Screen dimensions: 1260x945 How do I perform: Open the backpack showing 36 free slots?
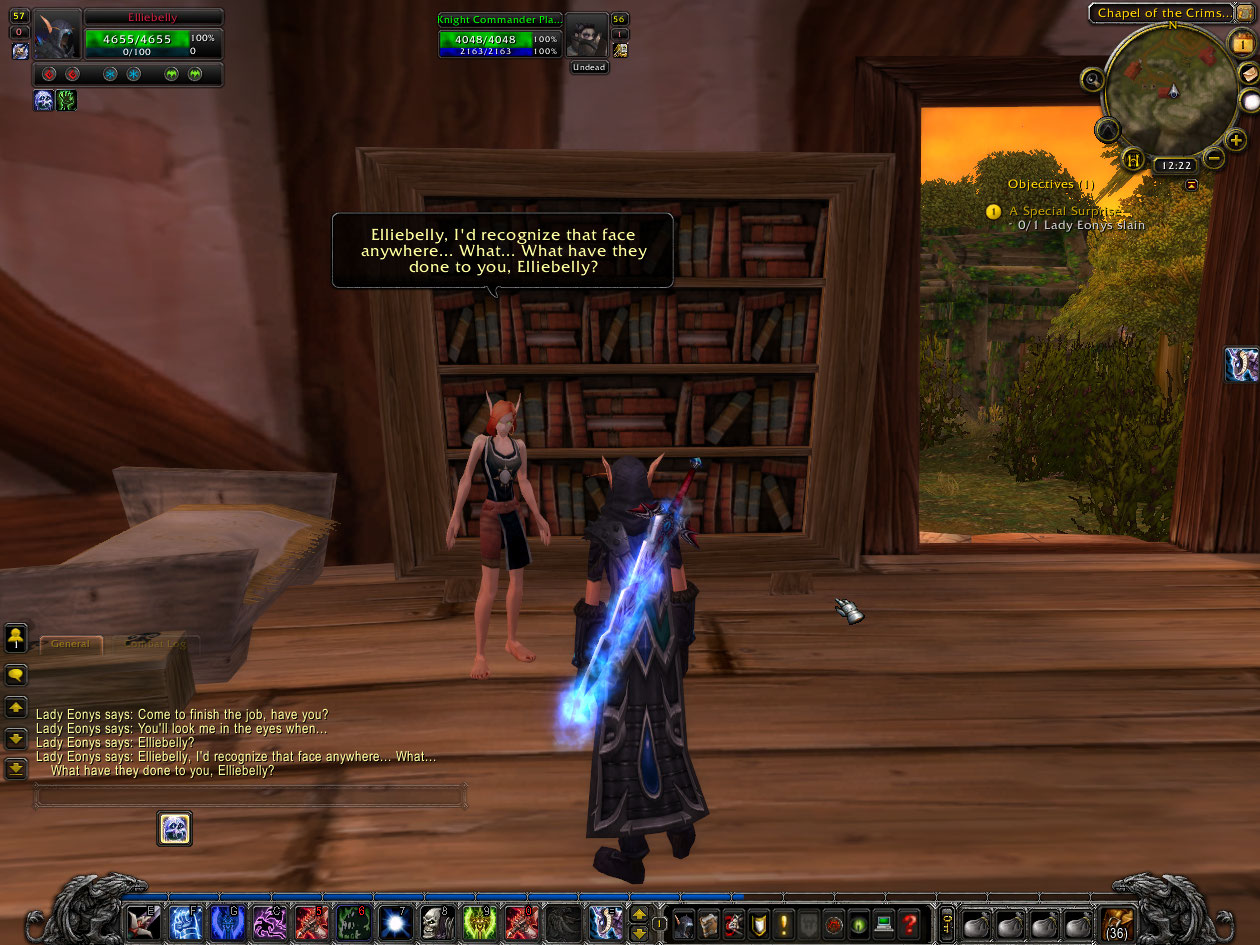point(1117,922)
